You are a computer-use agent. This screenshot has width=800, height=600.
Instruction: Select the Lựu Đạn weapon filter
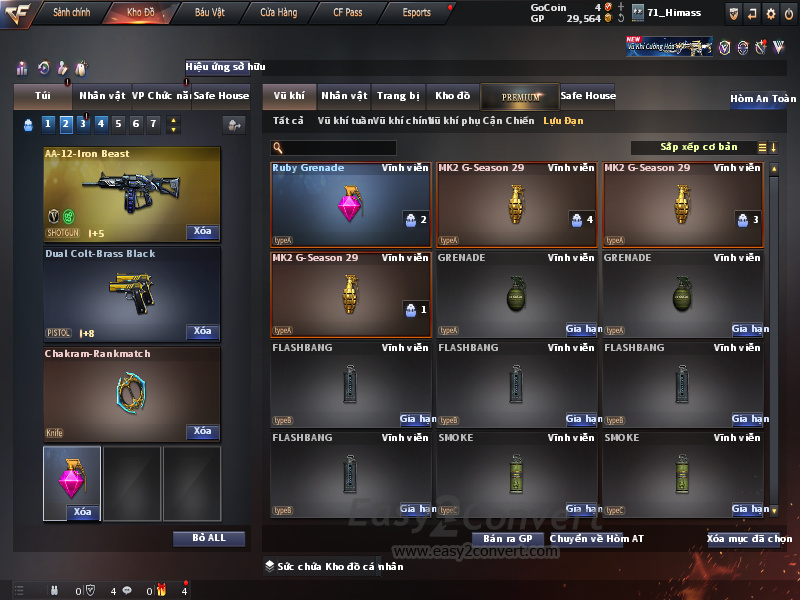563,121
